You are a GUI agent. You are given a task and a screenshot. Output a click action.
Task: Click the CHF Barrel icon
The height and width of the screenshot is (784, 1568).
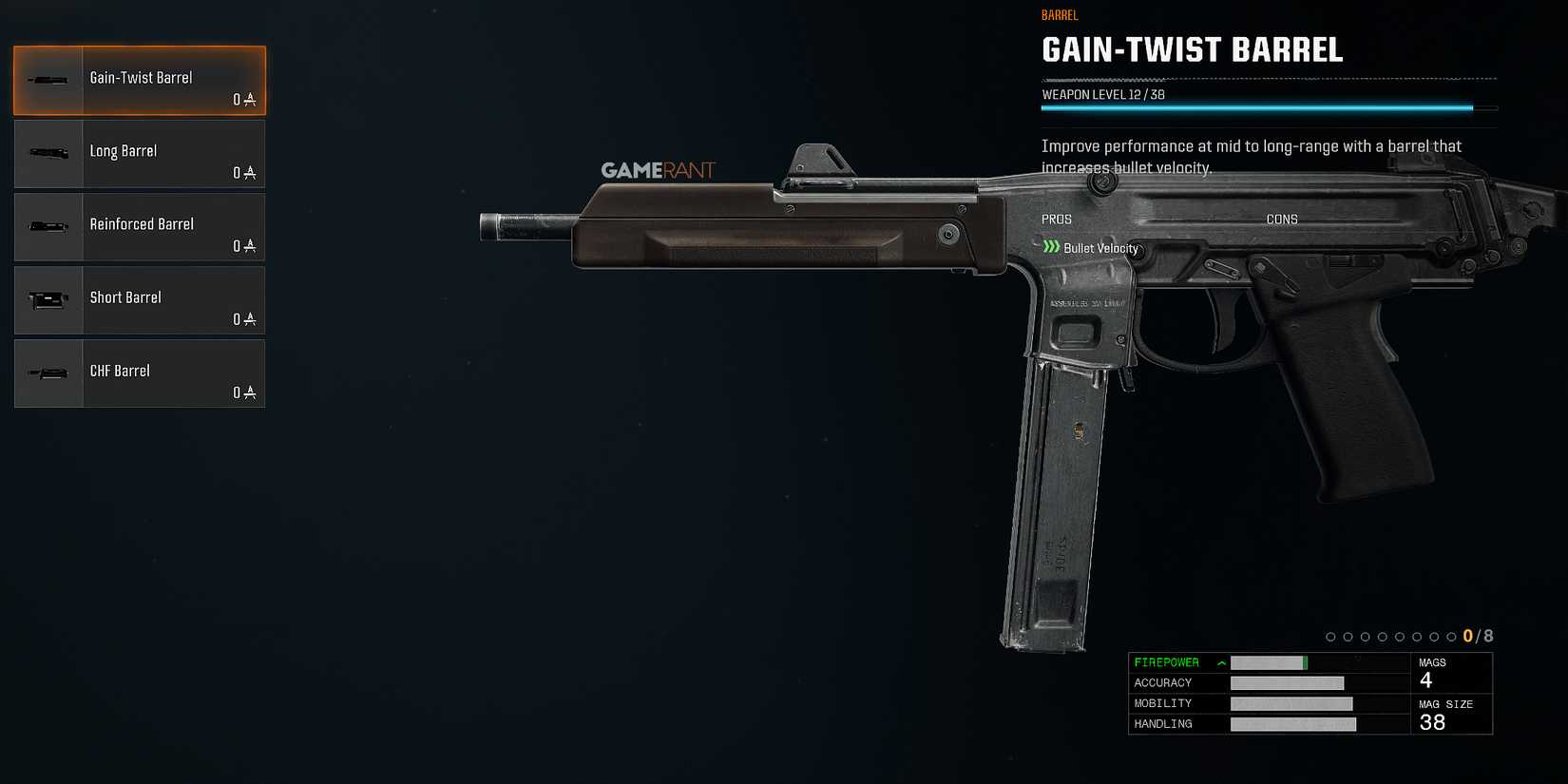coord(48,373)
